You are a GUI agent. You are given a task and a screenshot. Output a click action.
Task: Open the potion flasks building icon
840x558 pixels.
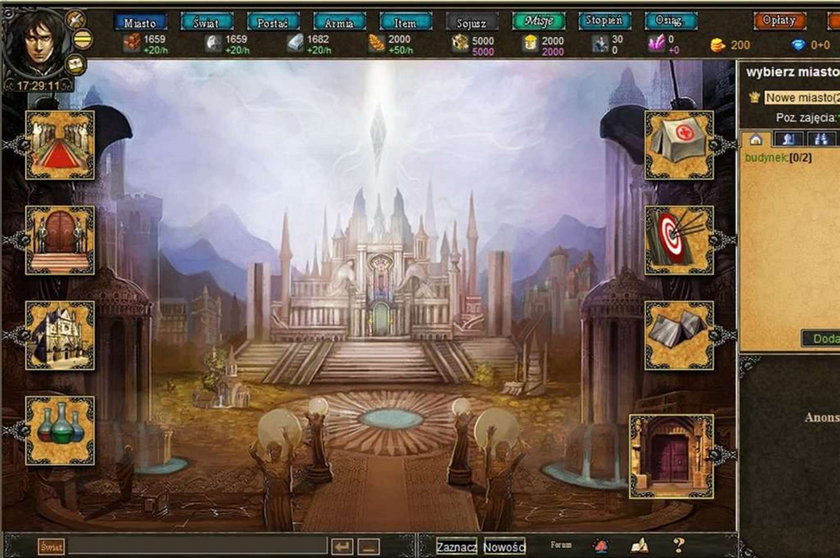pos(60,430)
